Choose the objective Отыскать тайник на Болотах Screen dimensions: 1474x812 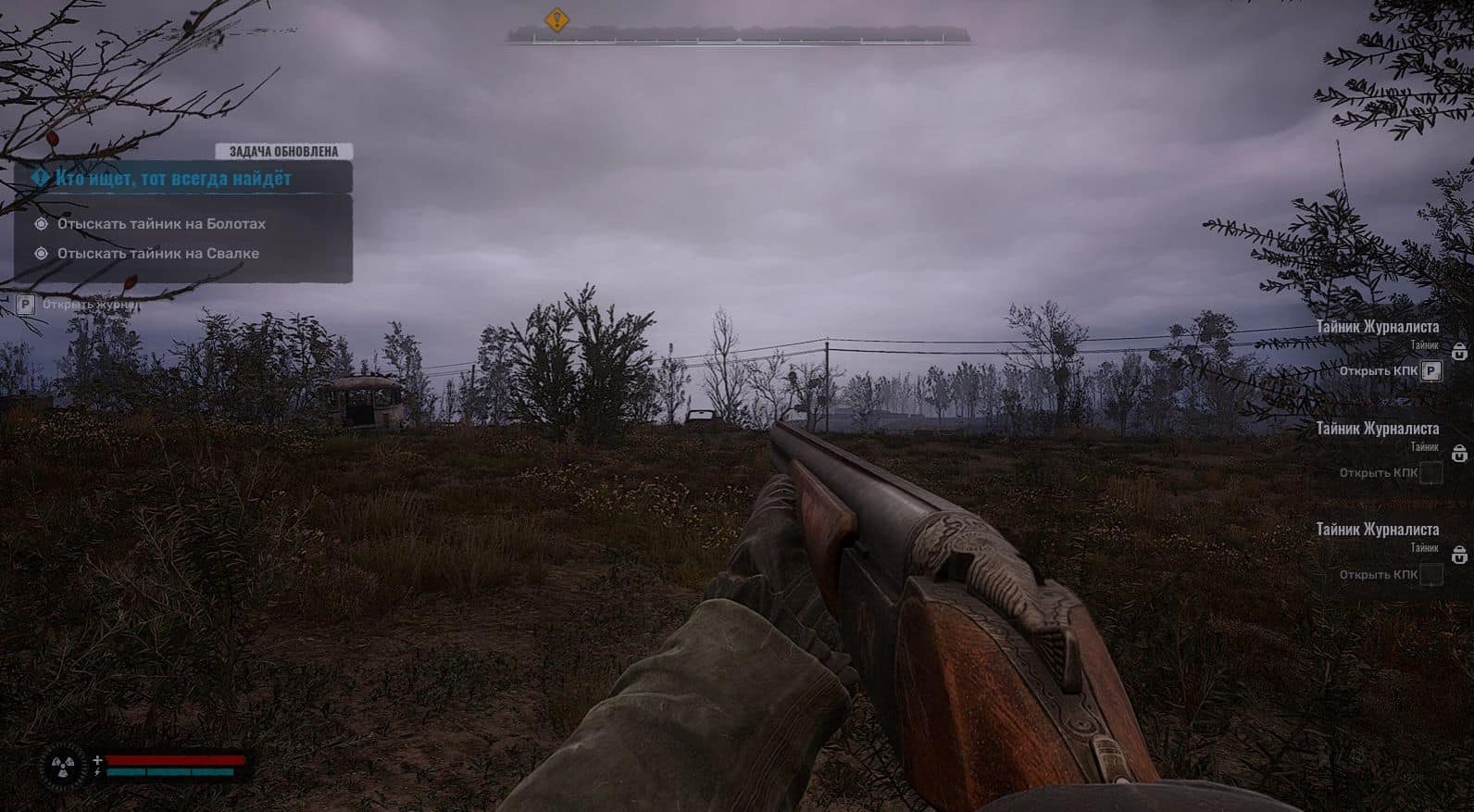point(161,224)
